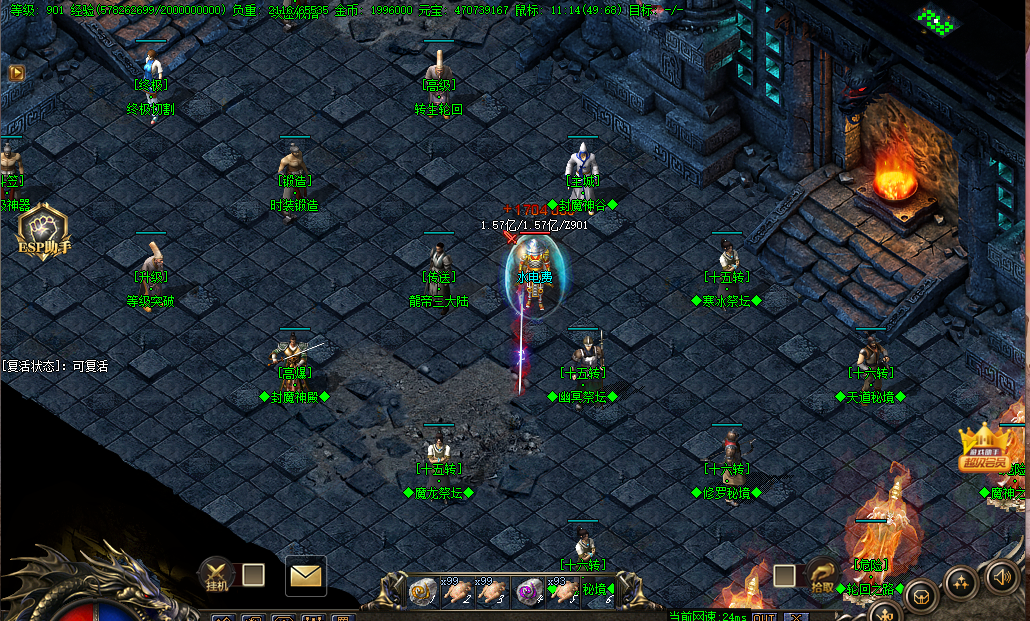Use the scroll item in hotbar slot 1
Image resolution: width=1030 pixels, height=621 pixels.
point(423,592)
